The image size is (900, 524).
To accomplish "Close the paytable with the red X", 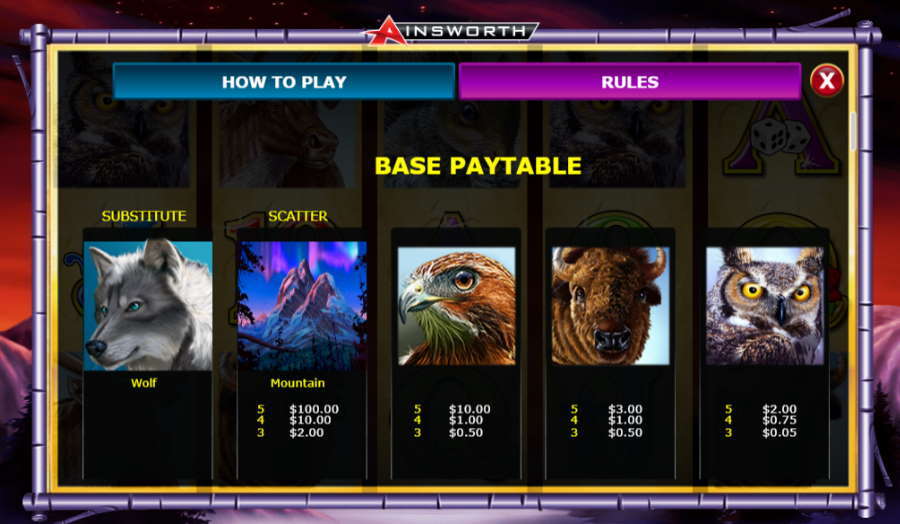I will tap(826, 81).
